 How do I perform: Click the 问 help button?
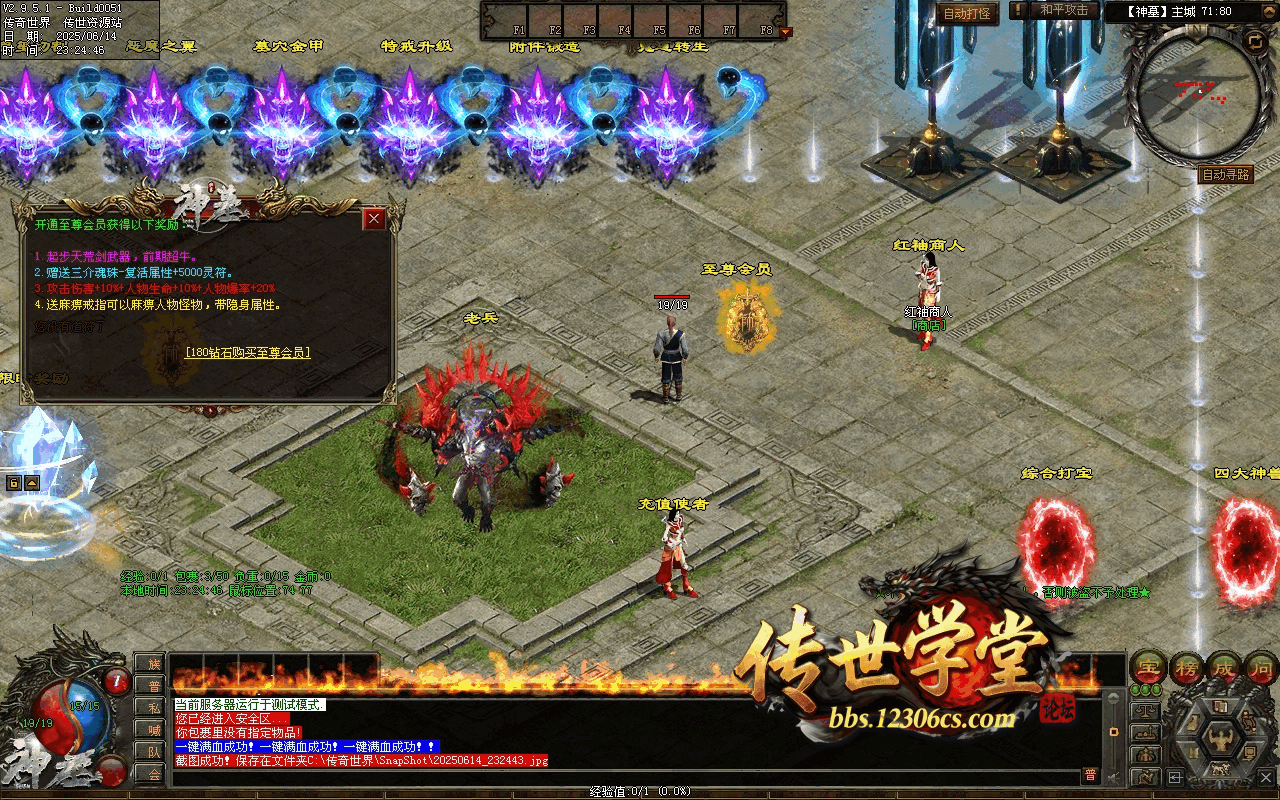(1262, 668)
